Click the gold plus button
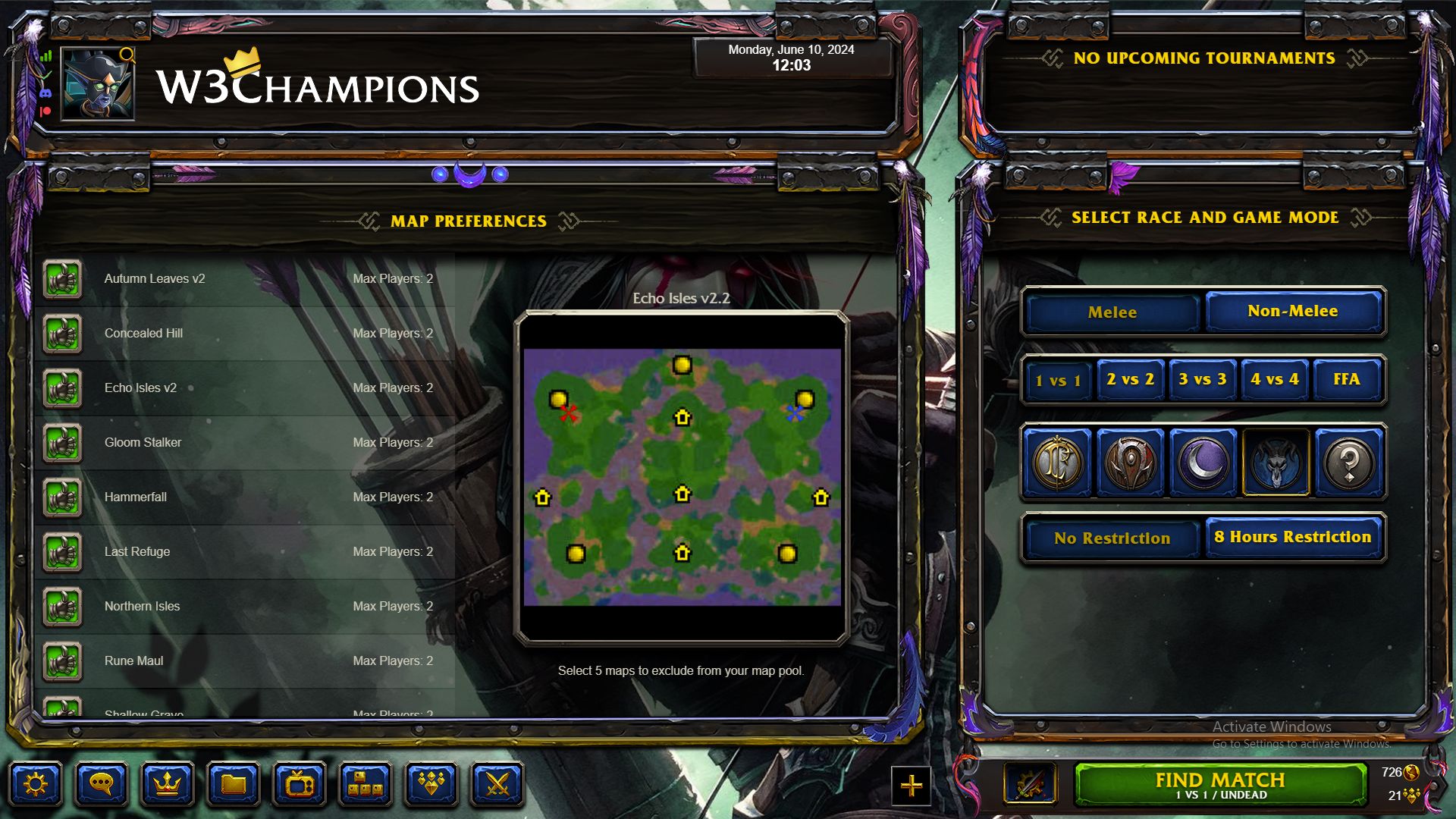 point(911,786)
